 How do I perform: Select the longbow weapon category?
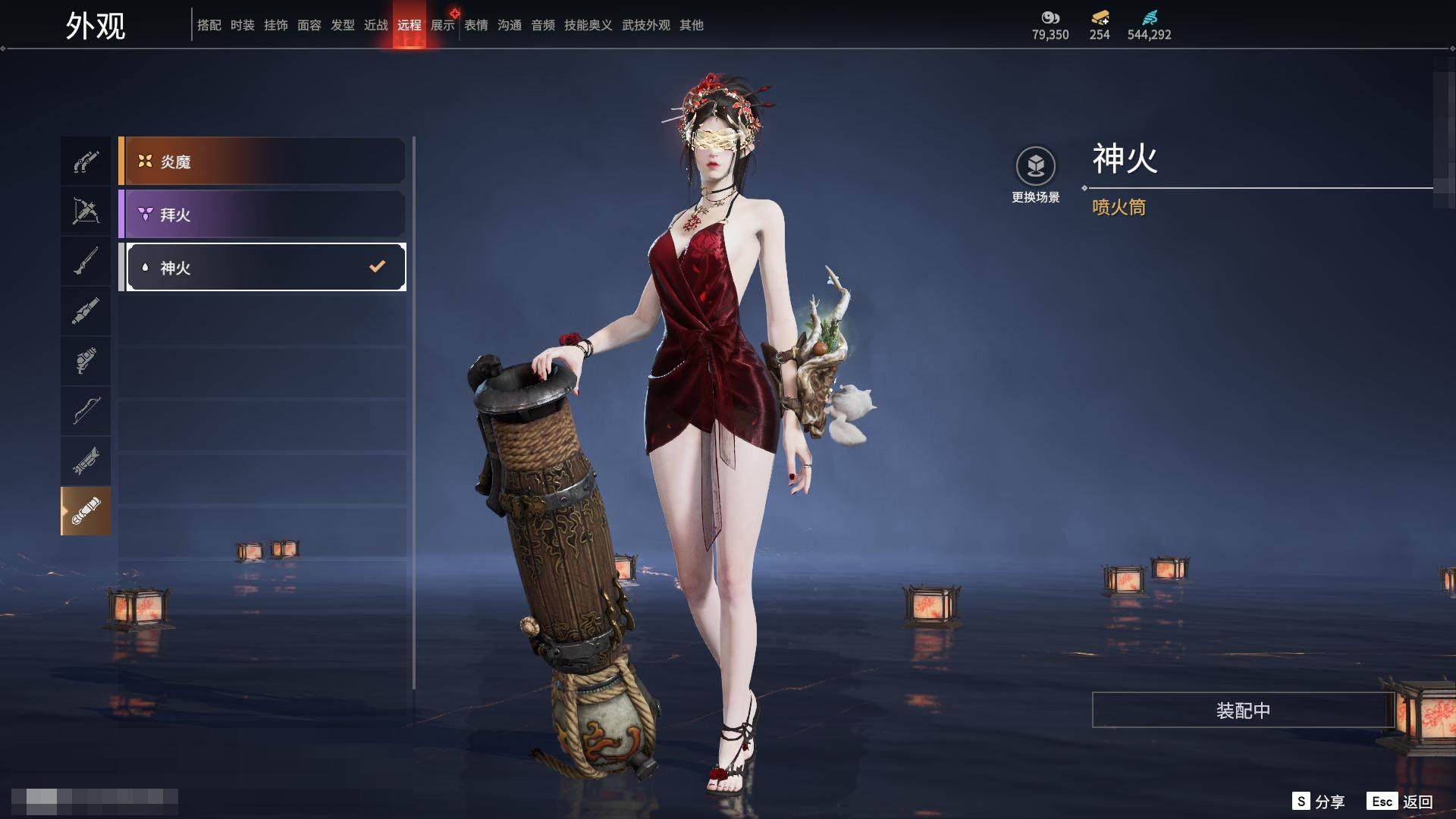(86, 410)
